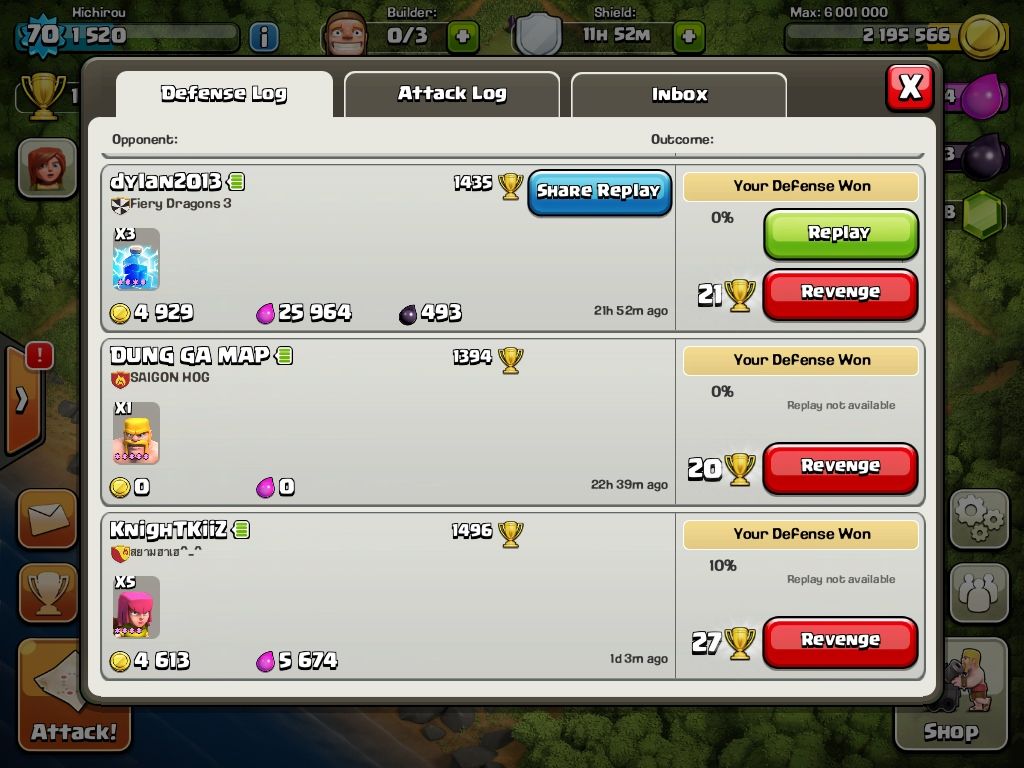1024x768 pixels.
Task: Select the Defense Log tab
Action: [224, 94]
